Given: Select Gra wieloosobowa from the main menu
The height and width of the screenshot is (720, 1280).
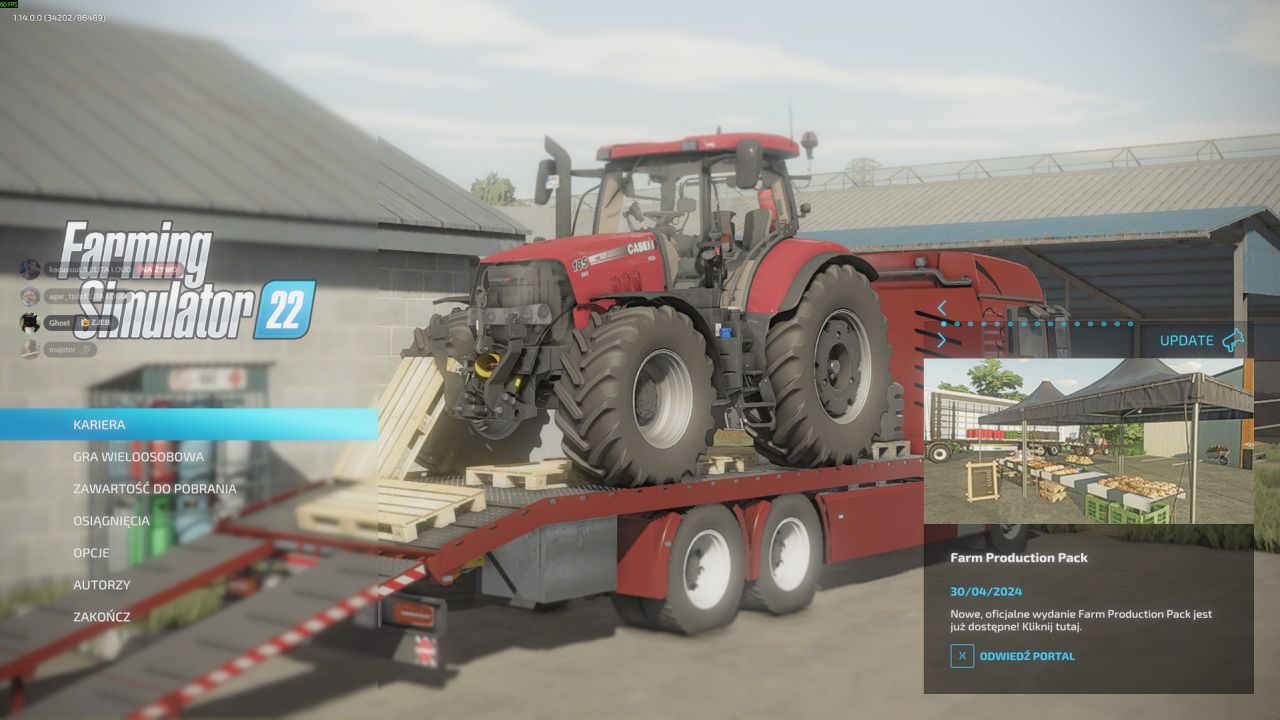Looking at the screenshot, I should click(x=138, y=457).
